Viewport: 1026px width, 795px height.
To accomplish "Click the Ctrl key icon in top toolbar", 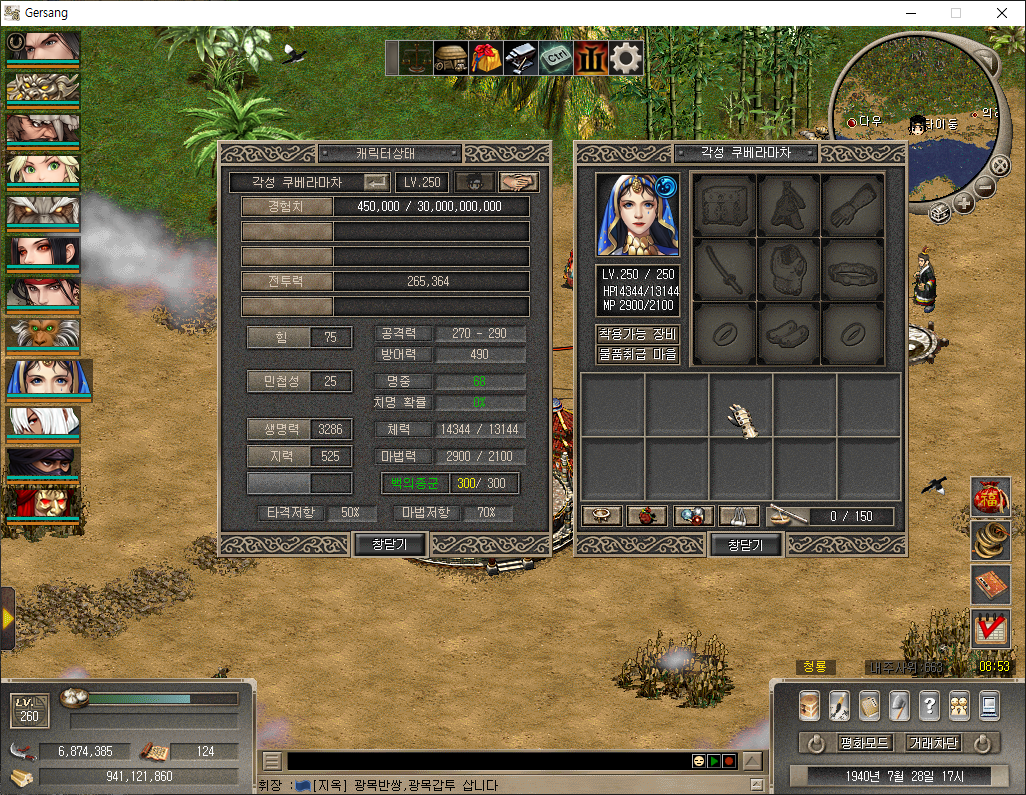I will [556, 58].
